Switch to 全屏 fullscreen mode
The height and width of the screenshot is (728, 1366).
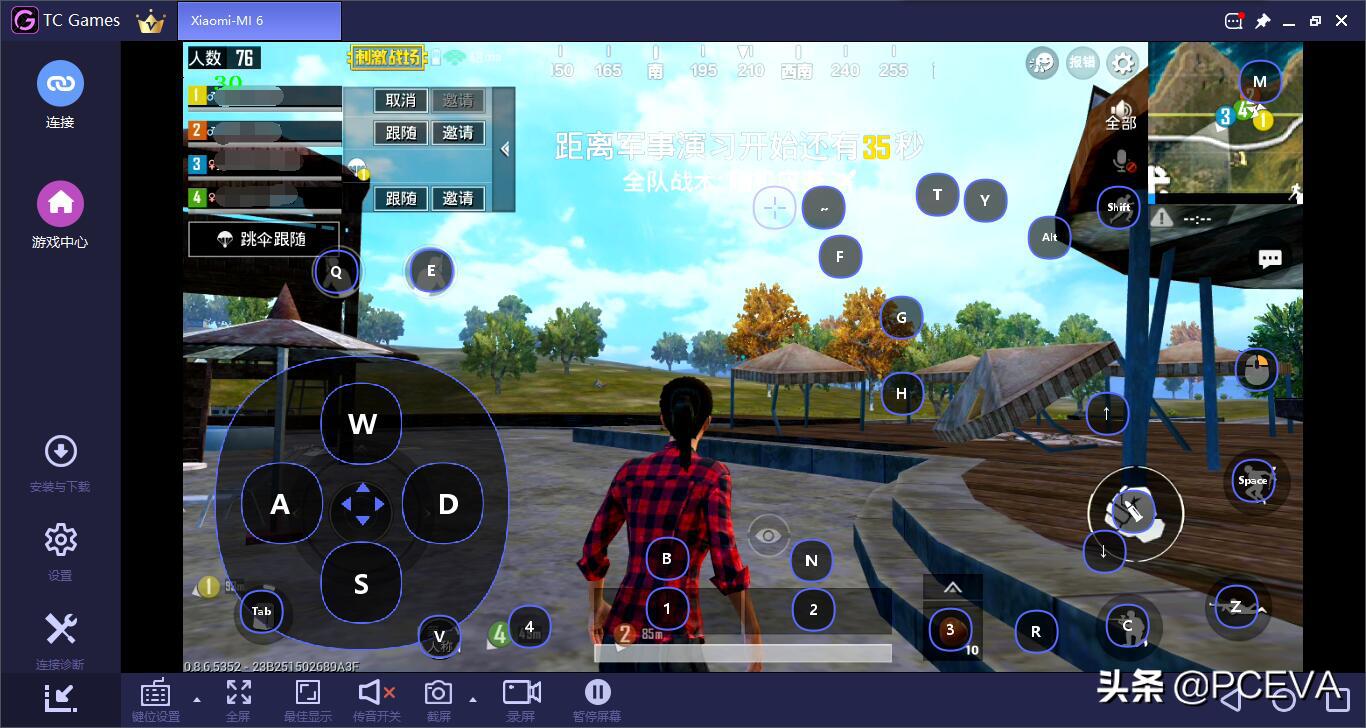[x=238, y=700]
